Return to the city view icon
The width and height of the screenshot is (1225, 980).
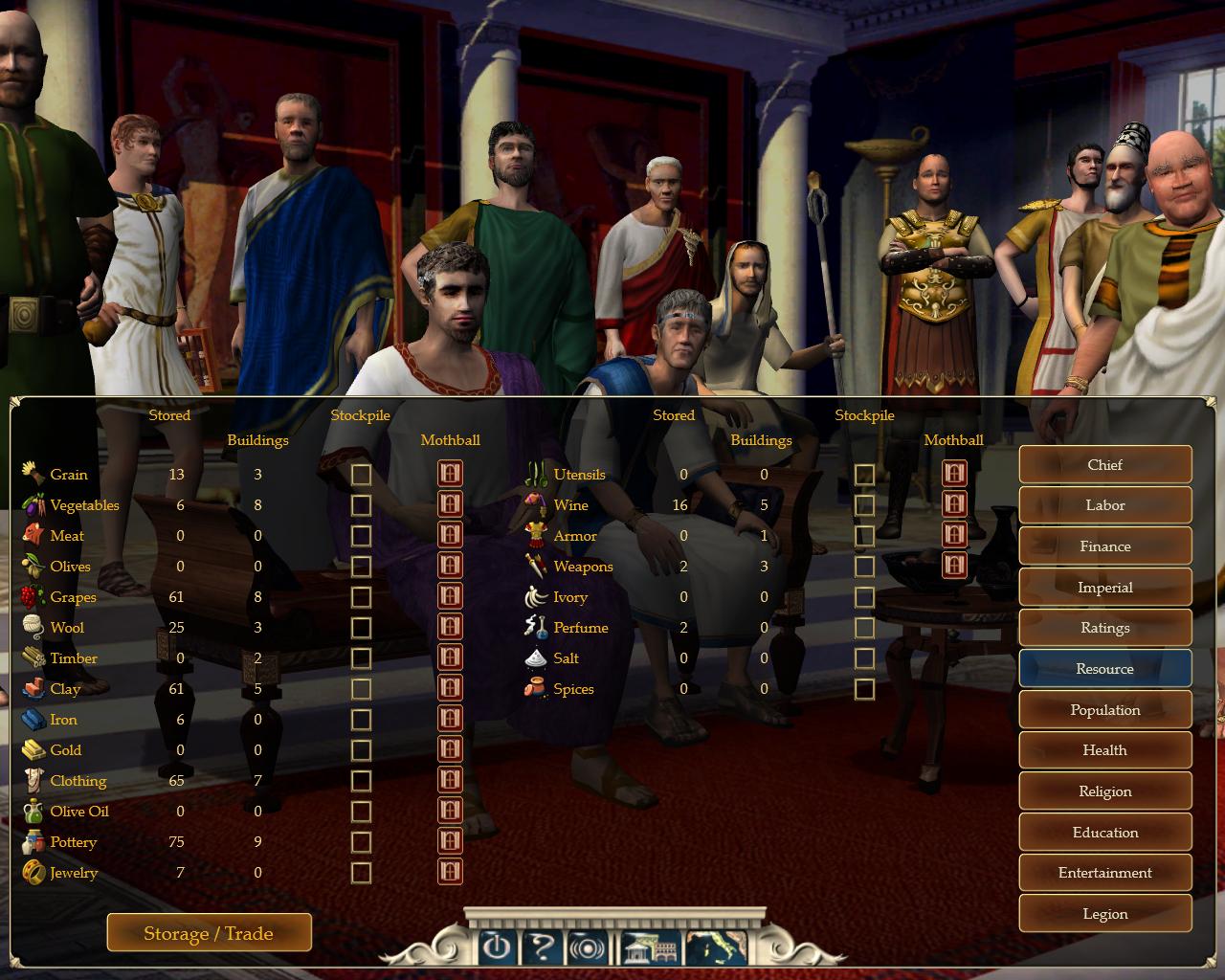coord(651,947)
